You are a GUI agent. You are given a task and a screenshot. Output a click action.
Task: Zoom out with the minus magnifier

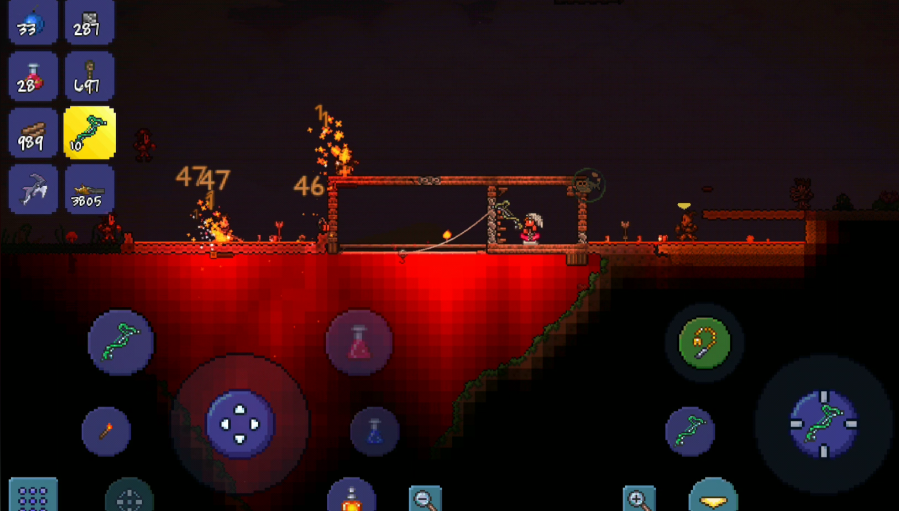tap(426, 498)
